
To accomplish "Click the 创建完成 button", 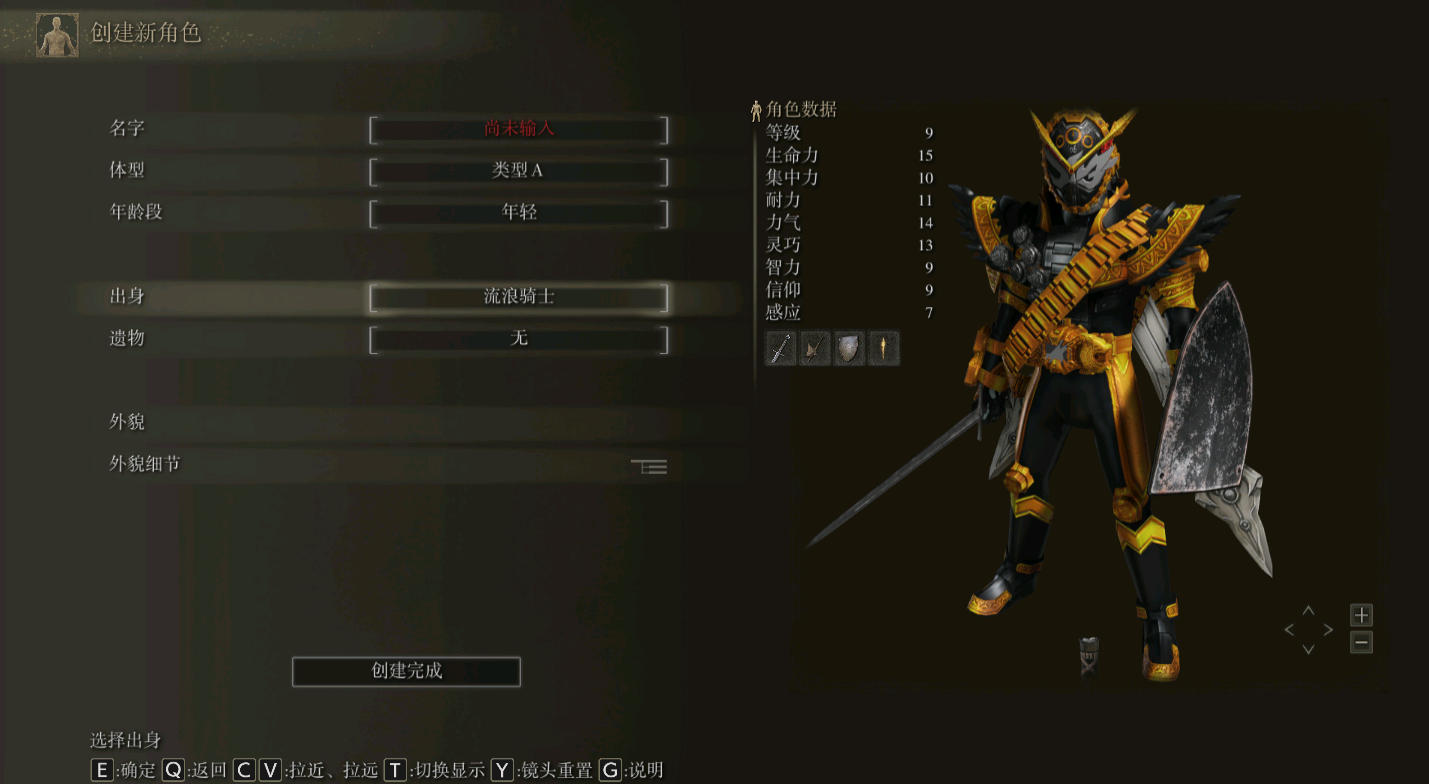I will click(405, 671).
